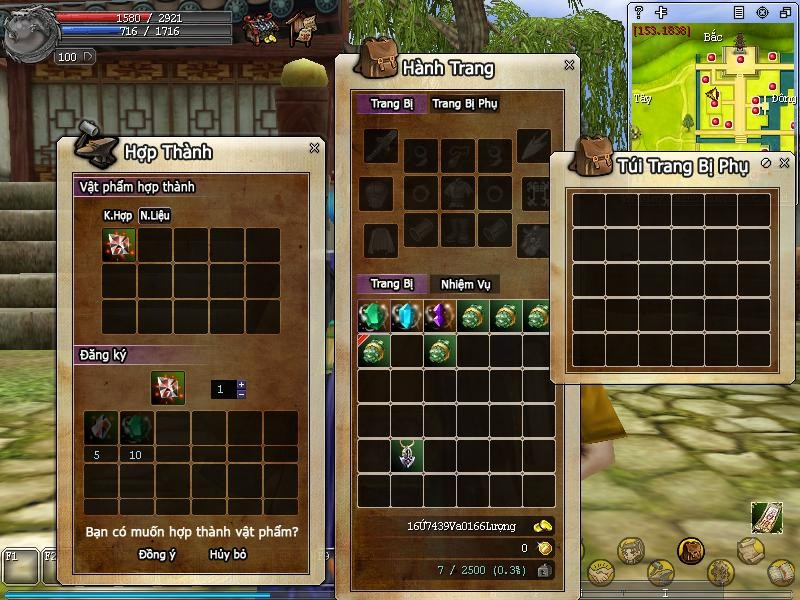Use the talisman scroll quick-item icon
The image size is (800, 600).
pos(766,517)
